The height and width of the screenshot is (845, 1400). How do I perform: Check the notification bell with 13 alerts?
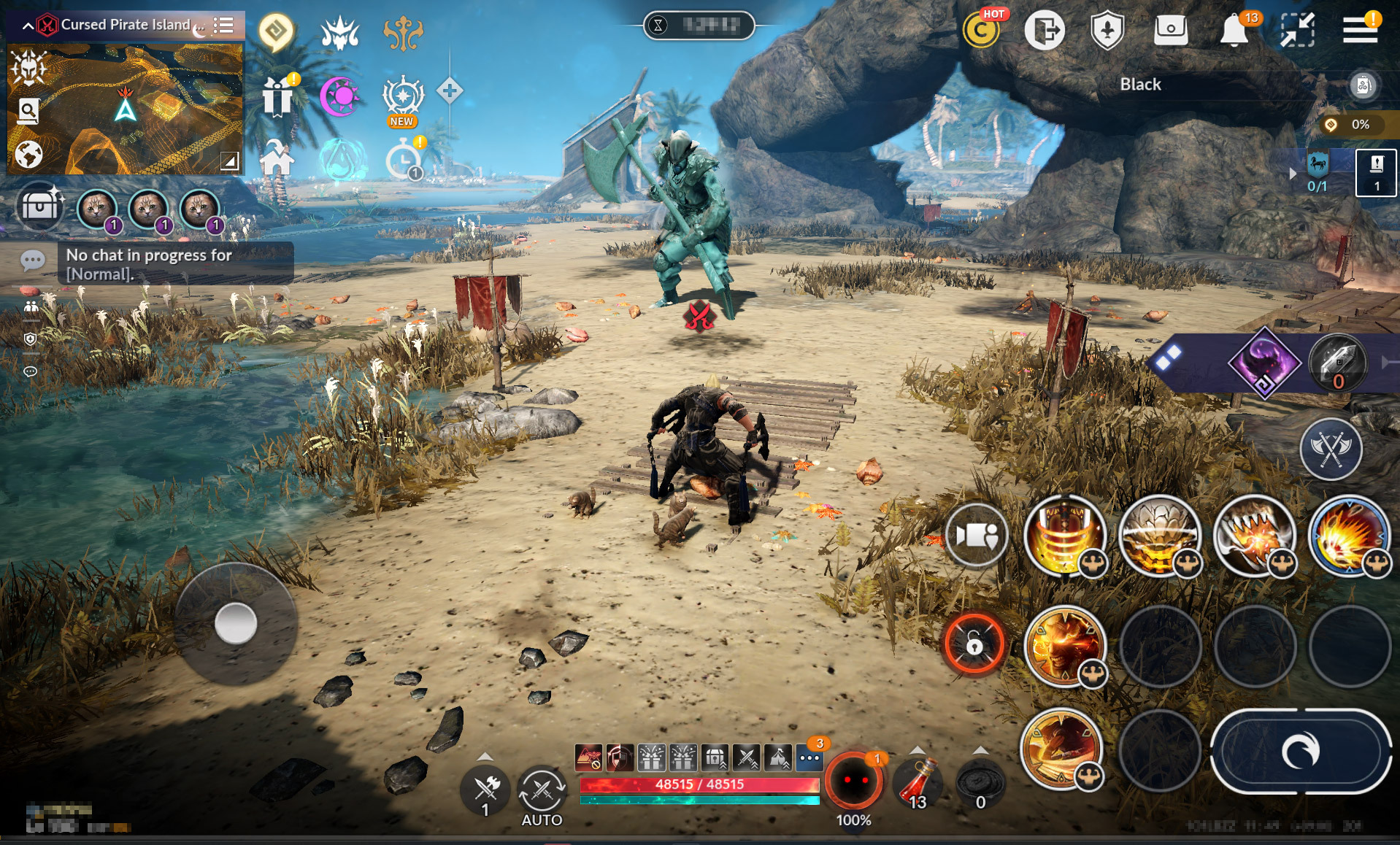coord(1234,31)
